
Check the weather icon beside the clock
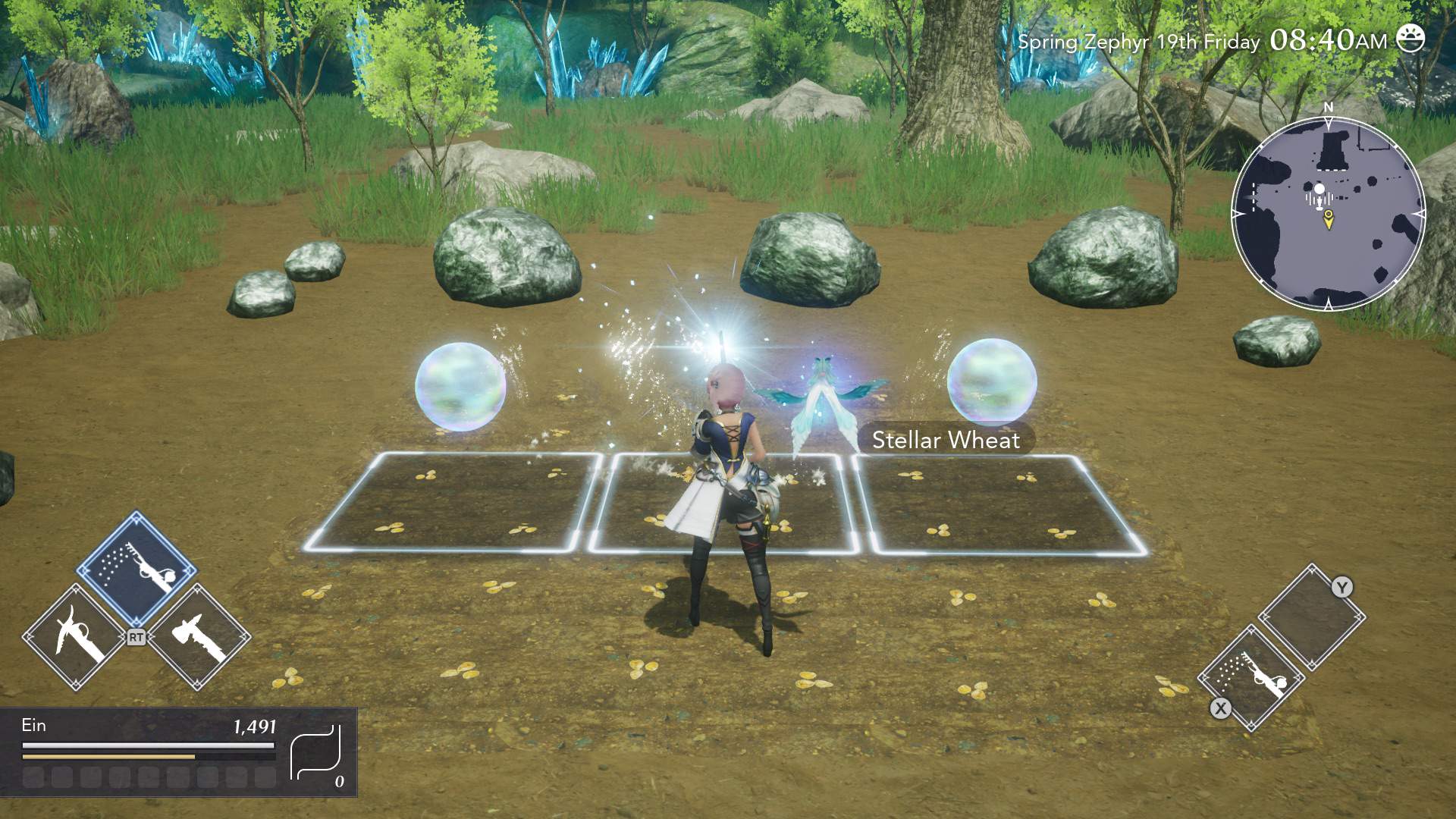coord(1410,39)
